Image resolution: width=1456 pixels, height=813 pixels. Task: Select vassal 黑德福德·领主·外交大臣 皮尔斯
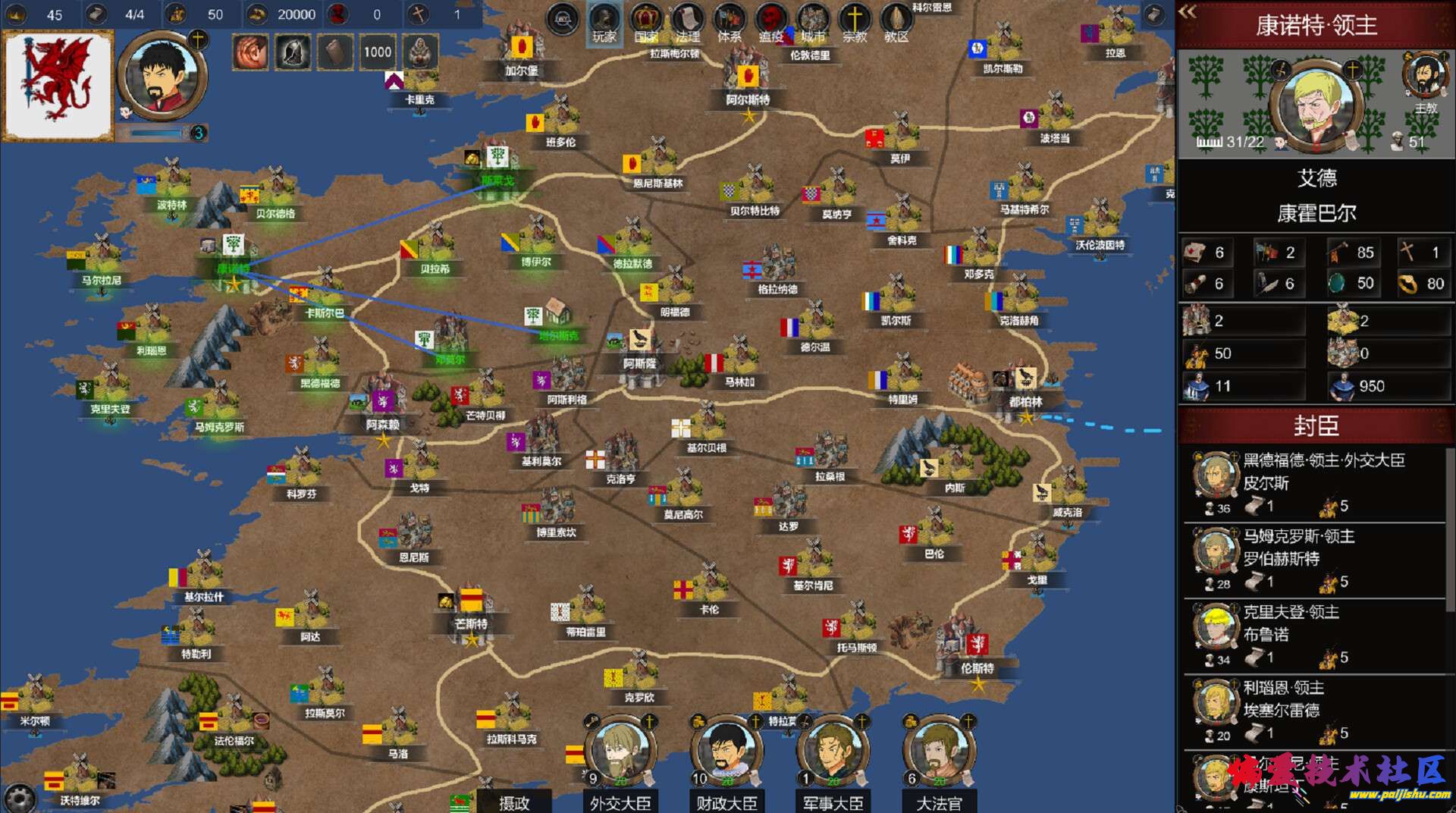(1313, 482)
